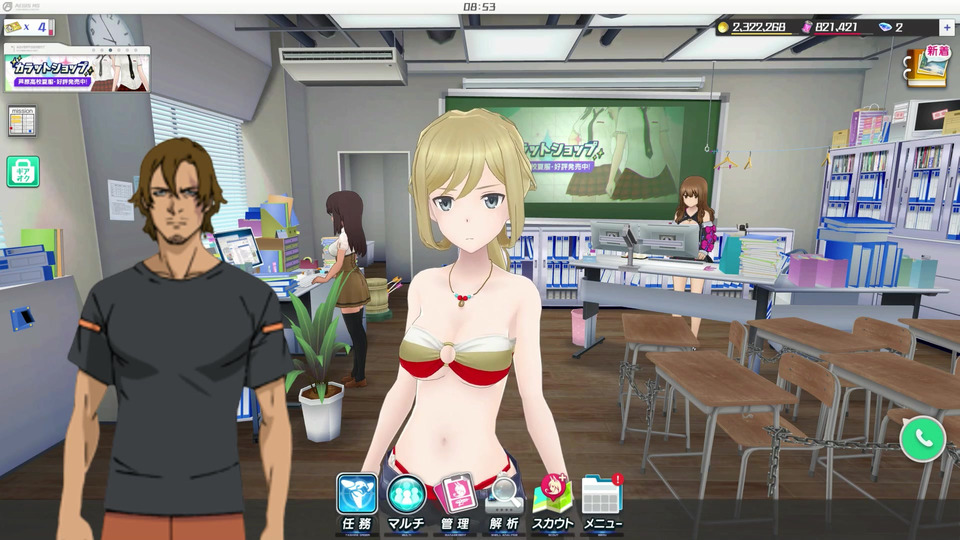Open the mission checklist icon

pyautogui.click(x=22, y=120)
